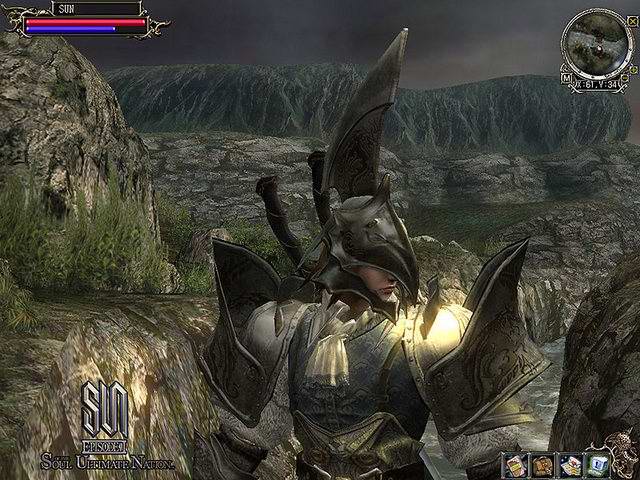Image resolution: width=640 pixels, height=480 pixels.
Task: Open the brown leather bag icon
Action: tap(543, 466)
